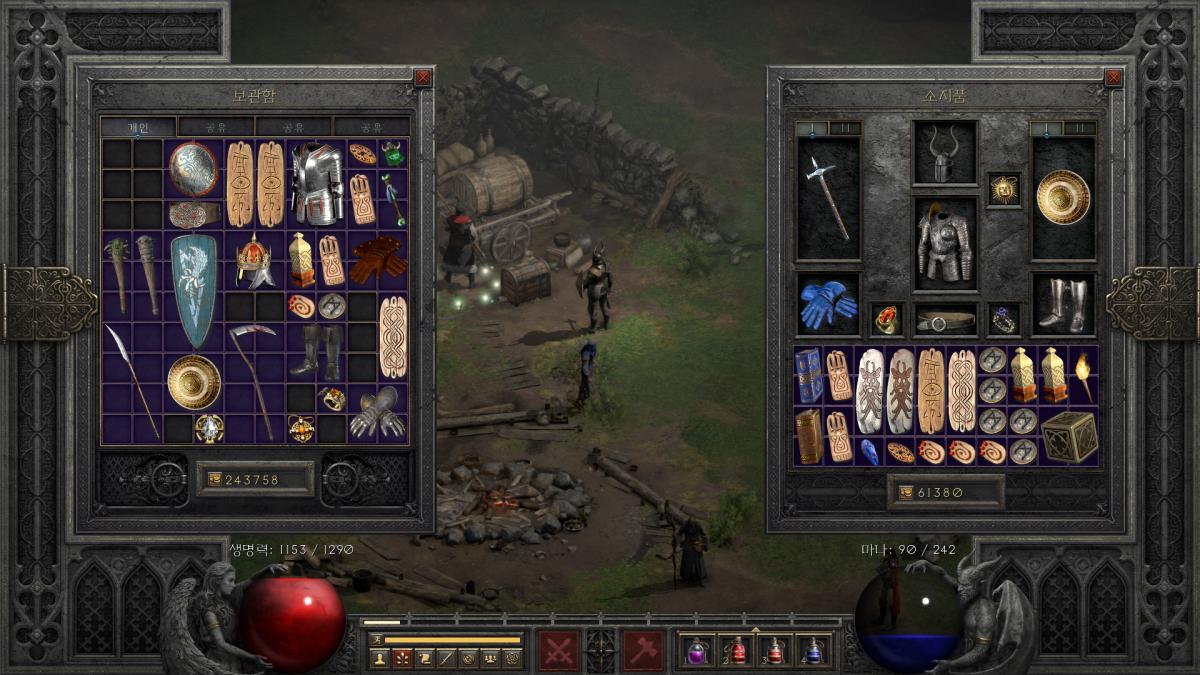This screenshot has height=675, width=1200.
Task: Select the Horadric Cube in inventory
Action: coord(1068,436)
